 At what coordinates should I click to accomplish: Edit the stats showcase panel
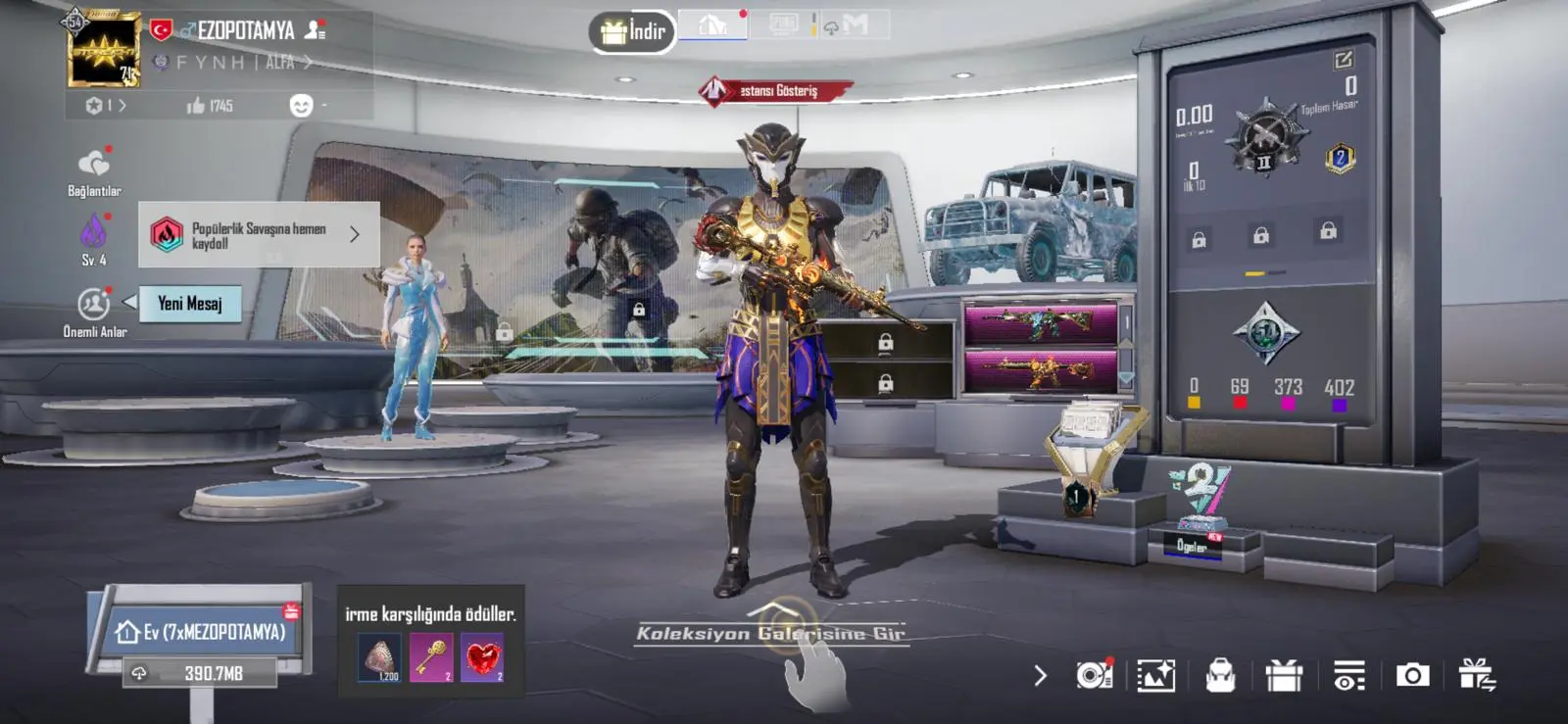1343,61
